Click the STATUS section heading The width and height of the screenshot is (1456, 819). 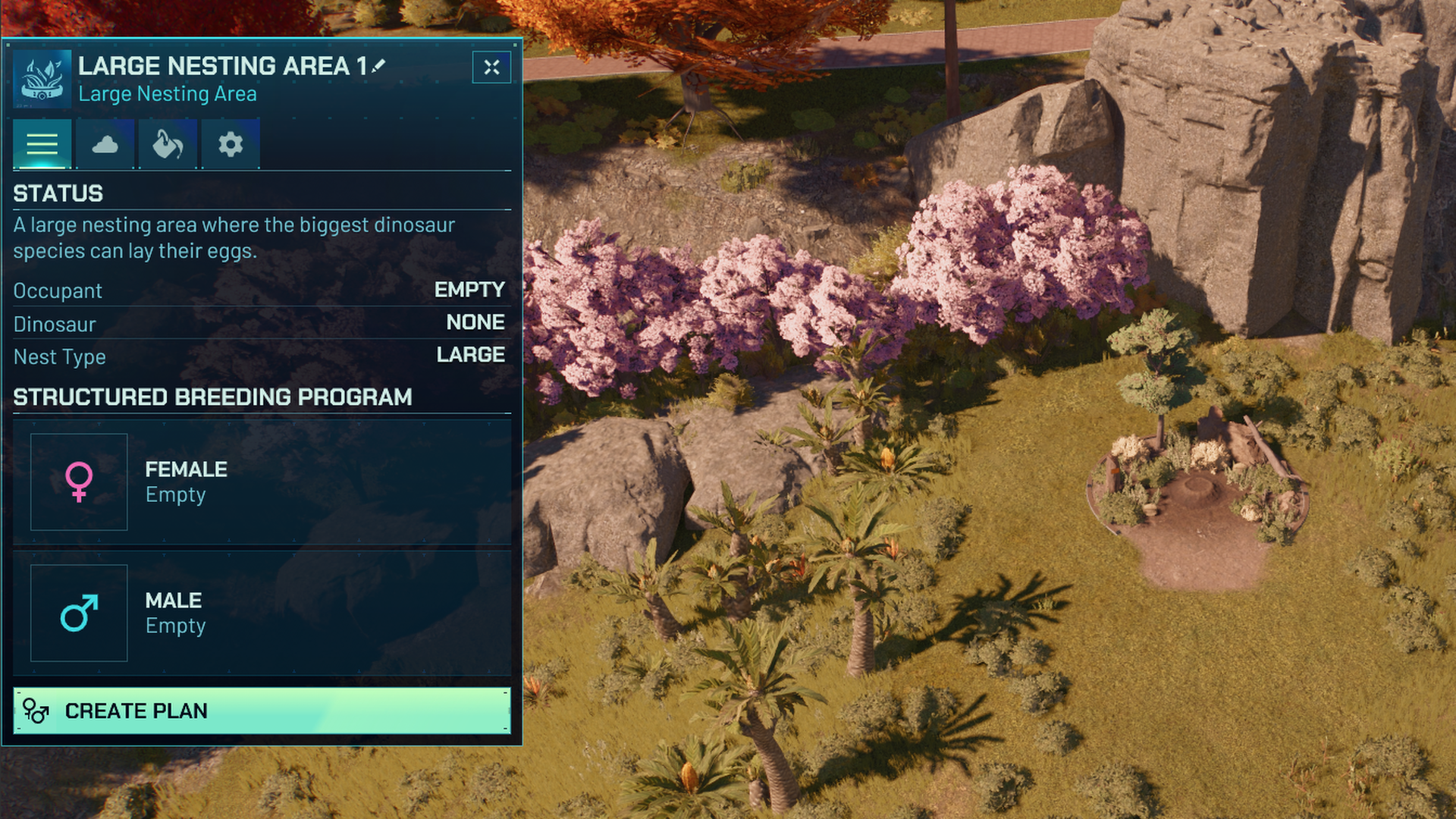click(58, 193)
